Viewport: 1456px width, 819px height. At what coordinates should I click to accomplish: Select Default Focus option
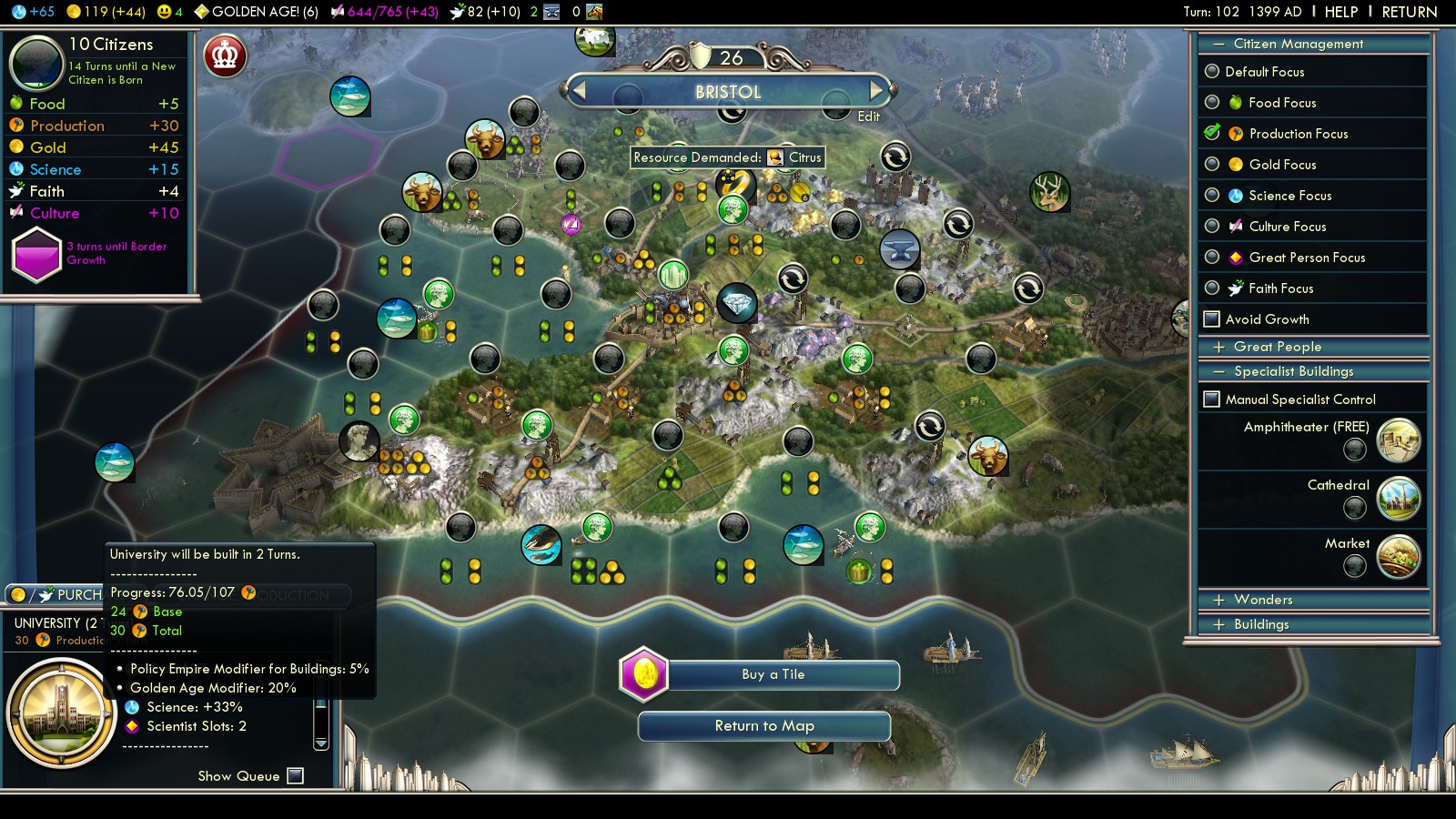(1212, 72)
